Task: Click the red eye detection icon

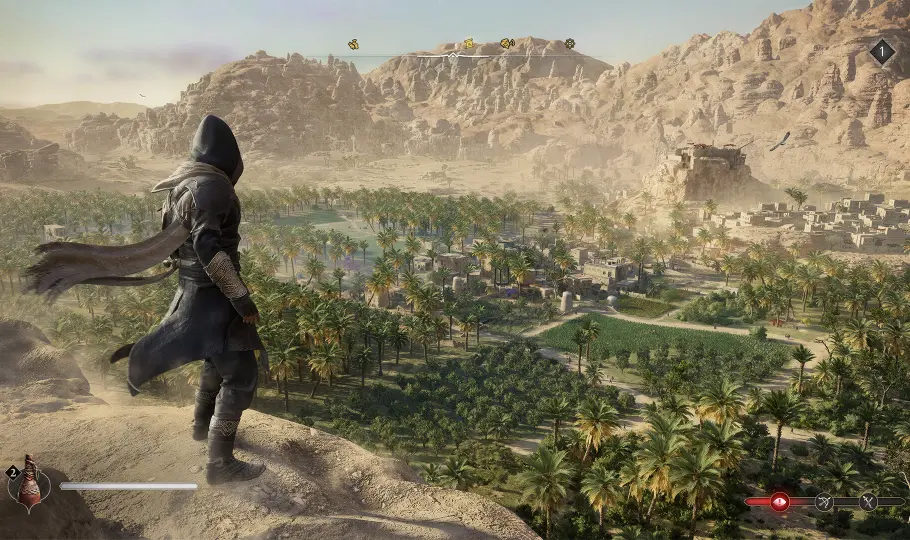Action: [x=780, y=502]
